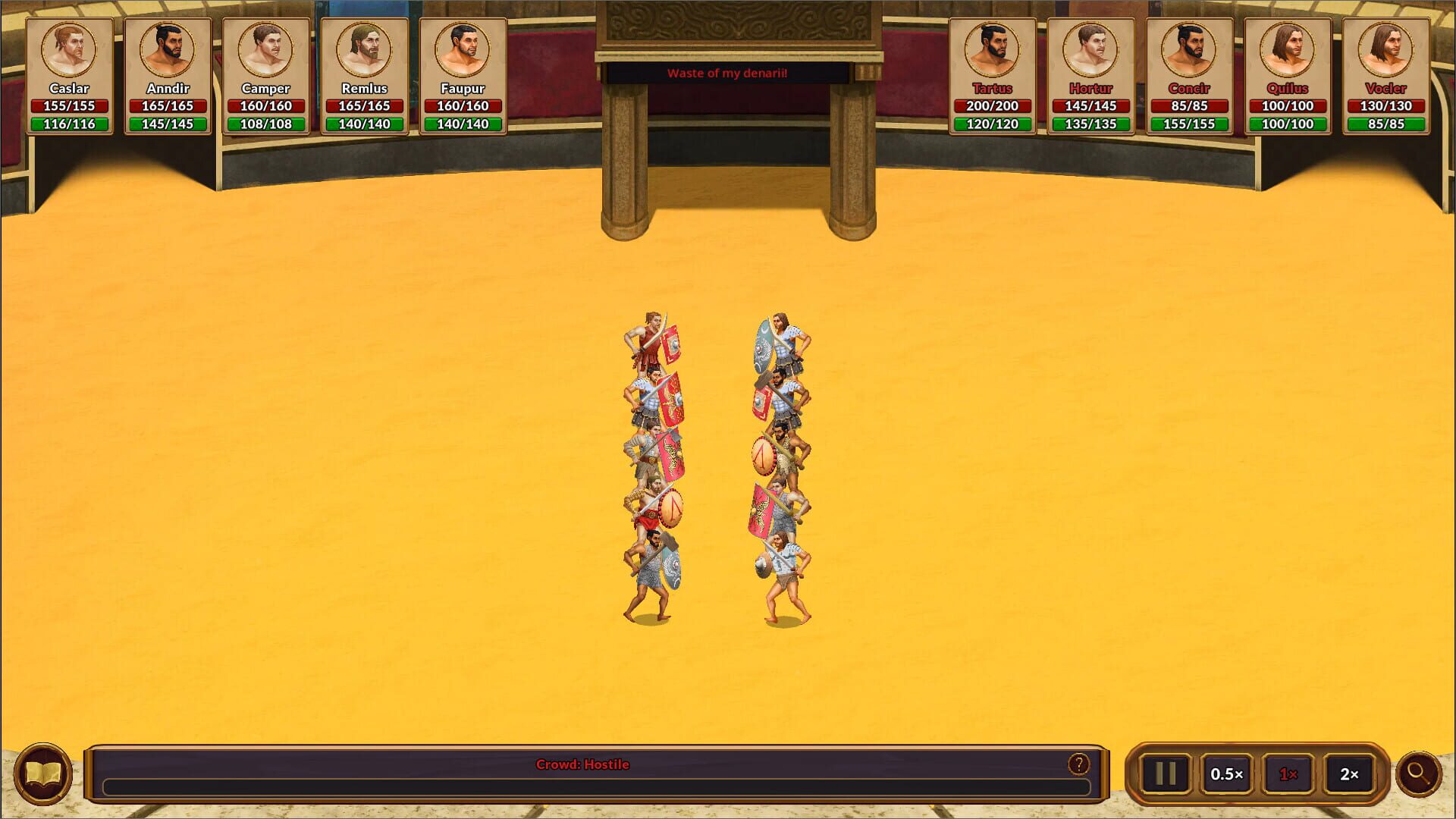
Task: Select Vocler's portrait icon
Action: click(1387, 48)
